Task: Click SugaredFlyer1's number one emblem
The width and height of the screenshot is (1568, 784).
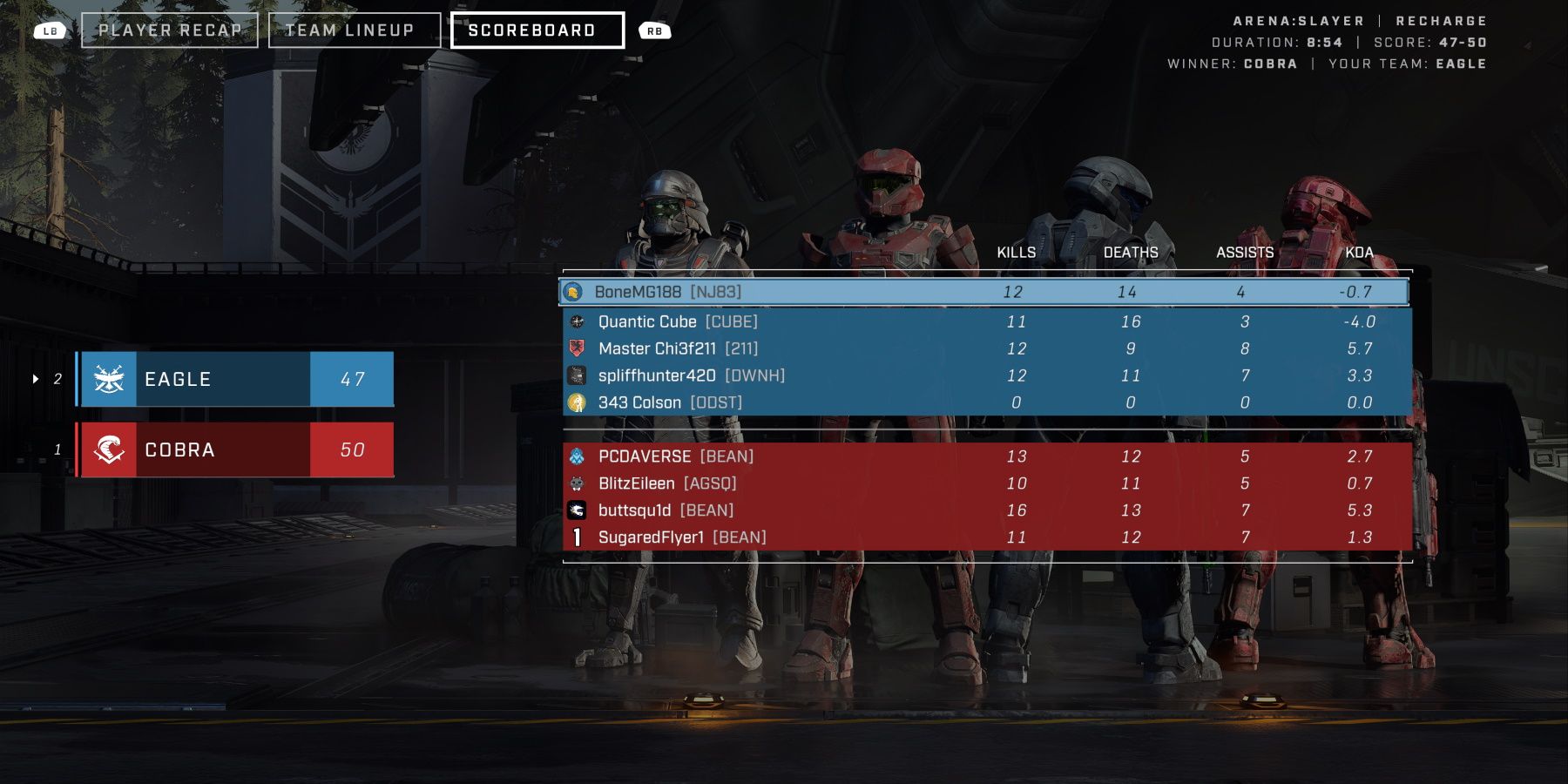Action: tap(576, 537)
